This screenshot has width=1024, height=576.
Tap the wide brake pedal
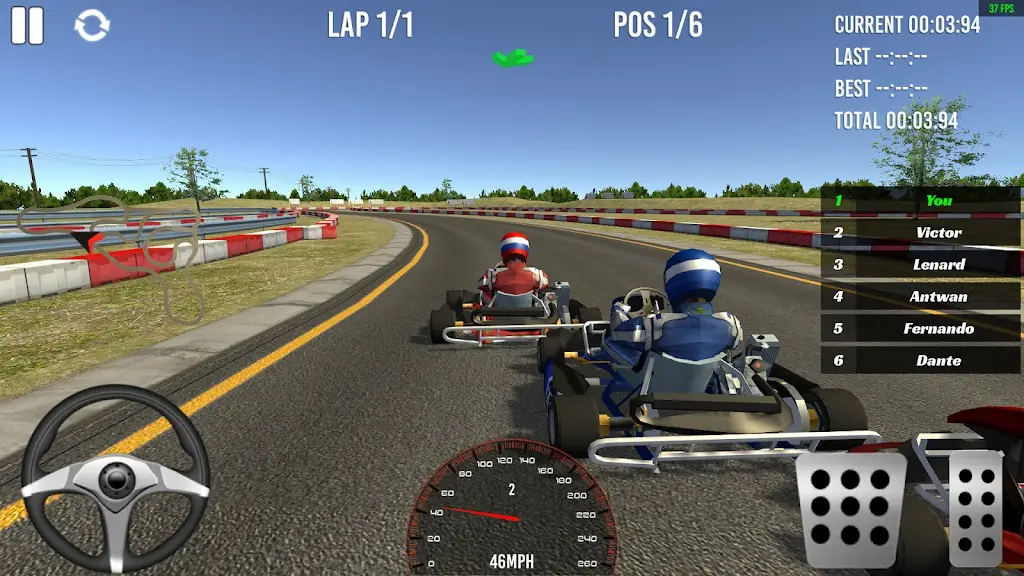(850, 510)
